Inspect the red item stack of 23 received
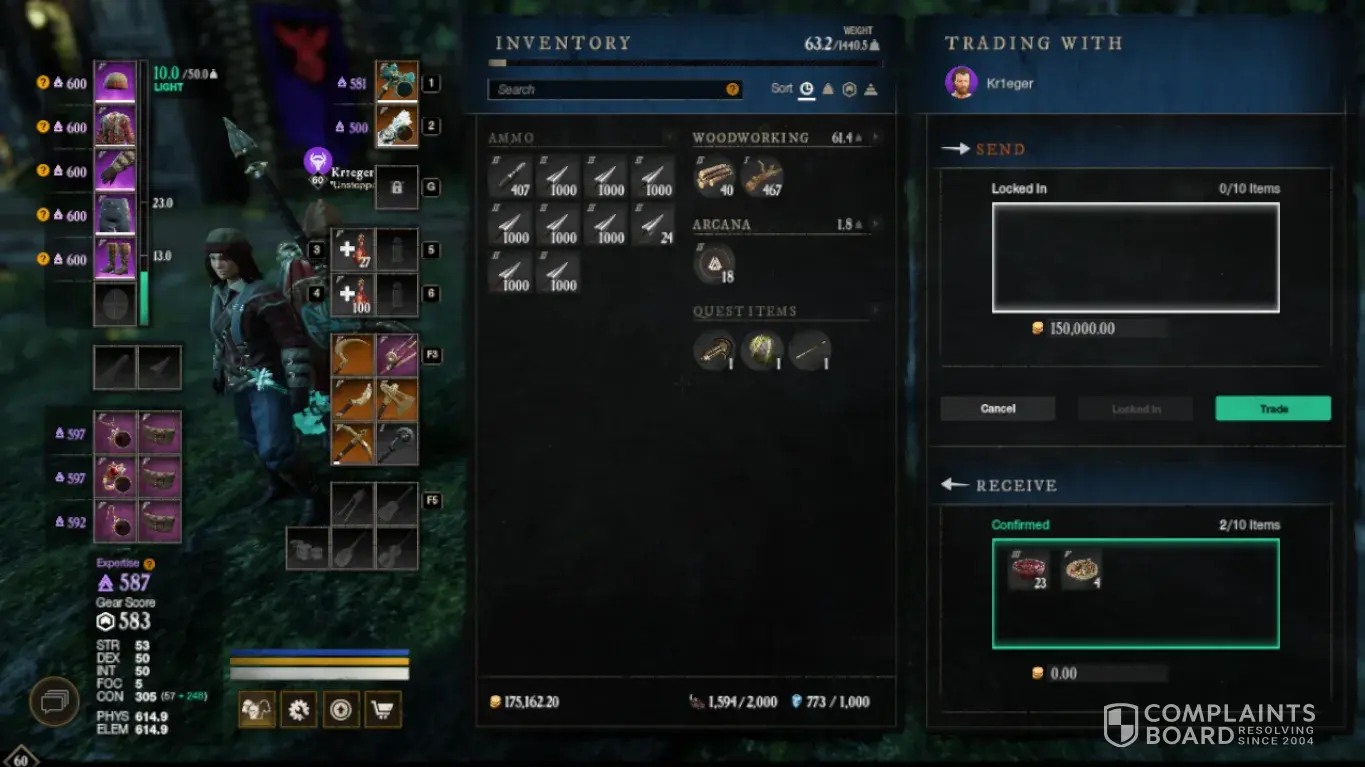1365x767 pixels. [x=1028, y=568]
